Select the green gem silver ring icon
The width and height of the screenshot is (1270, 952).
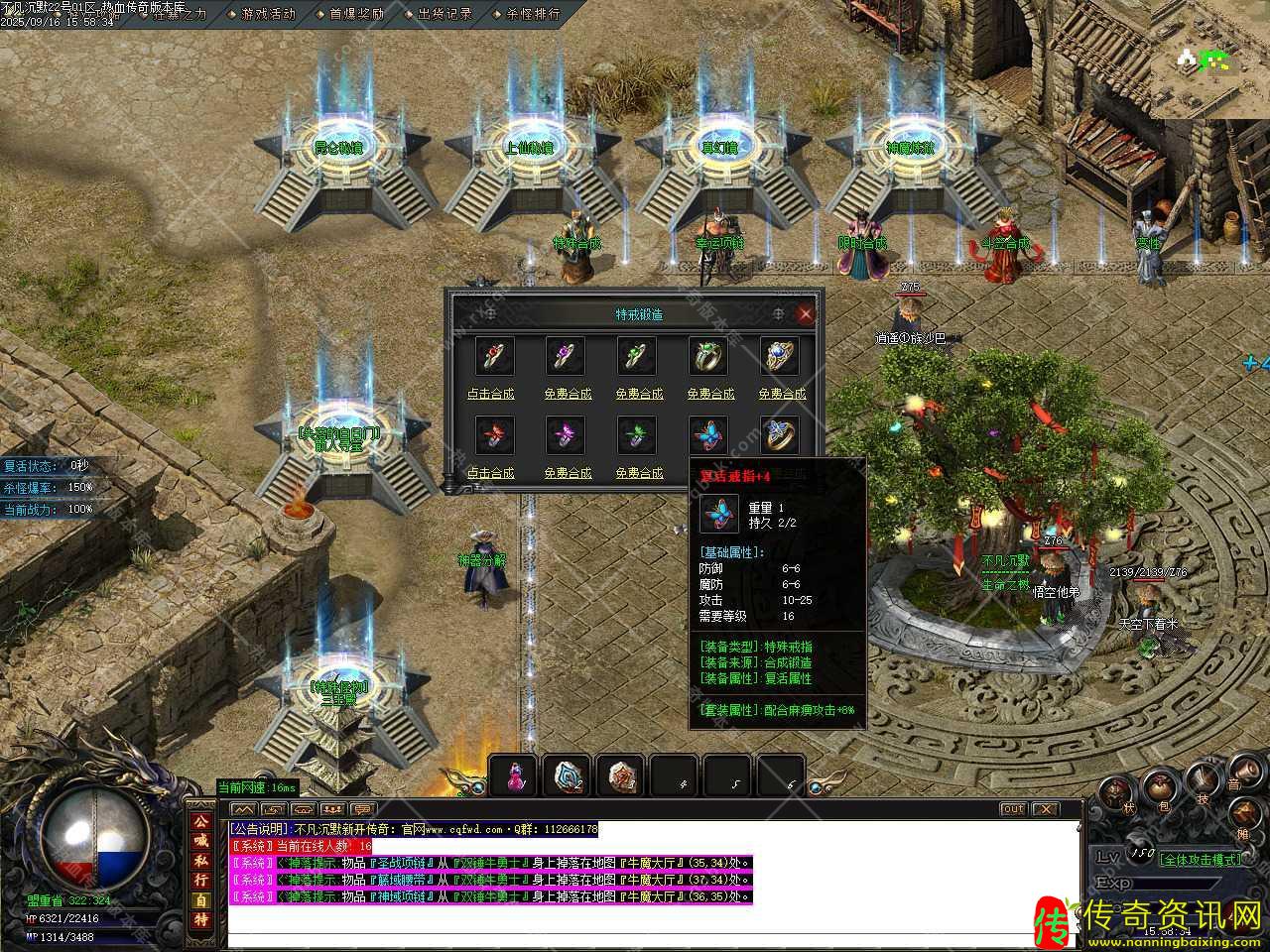coord(637,356)
